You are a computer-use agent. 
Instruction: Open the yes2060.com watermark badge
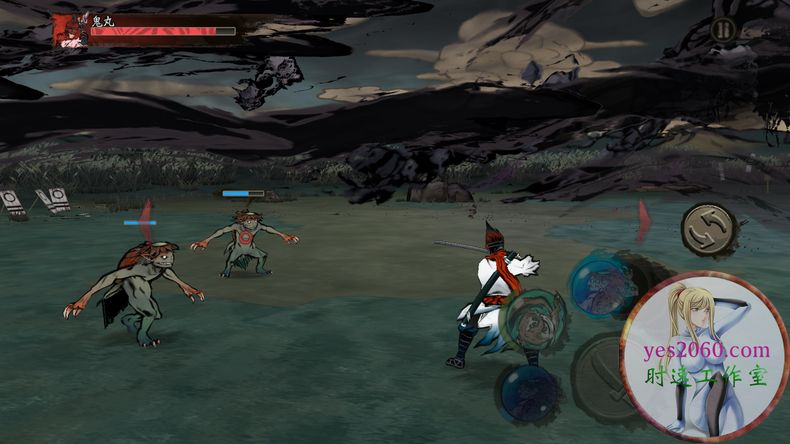click(x=705, y=357)
